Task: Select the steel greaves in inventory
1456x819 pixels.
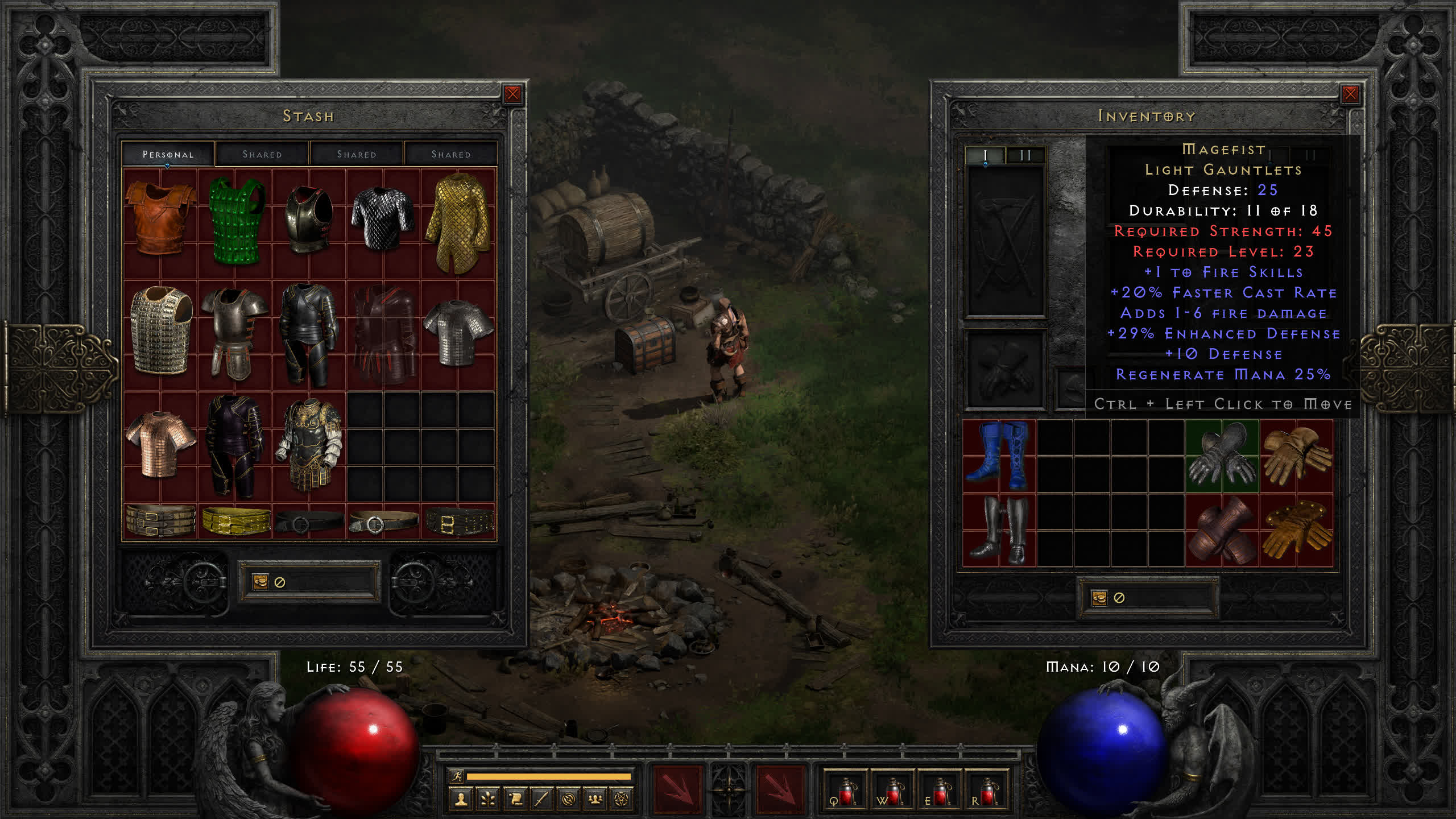Action: pyautogui.click(x=999, y=530)
